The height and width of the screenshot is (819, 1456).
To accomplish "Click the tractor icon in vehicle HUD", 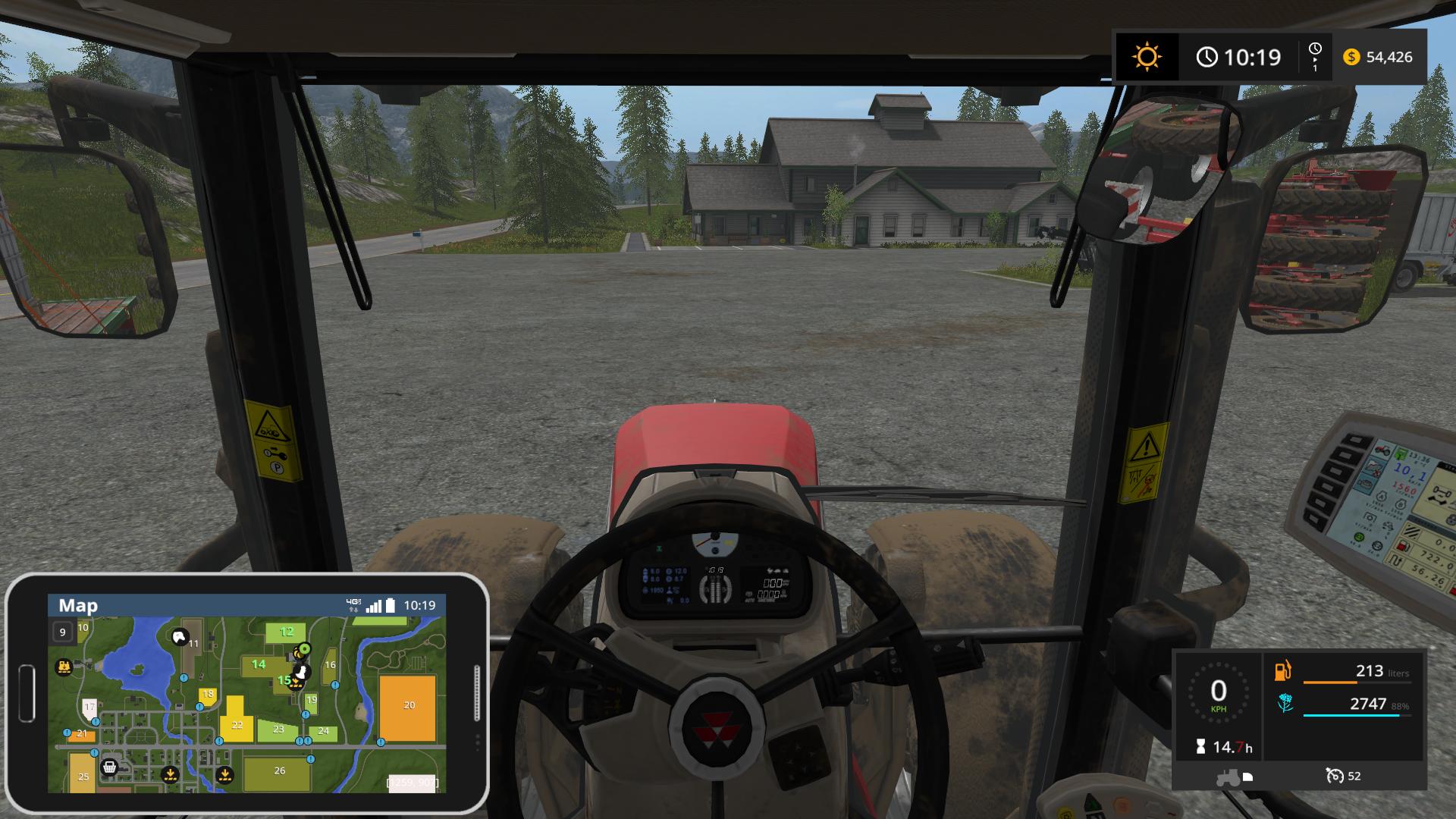I will pos(1228,777).
